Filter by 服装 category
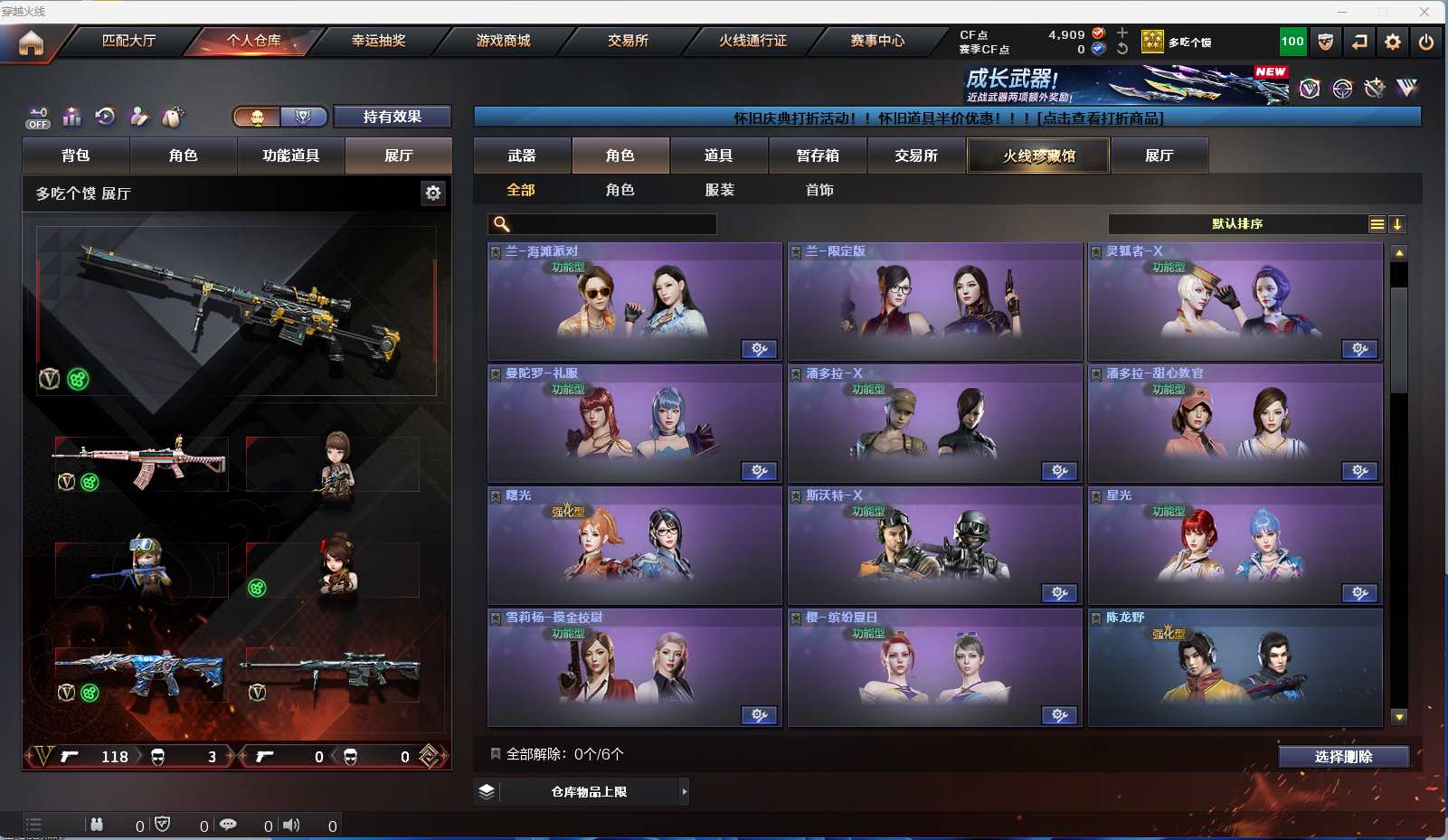Image resolution: width=1448 pixels, height=840 pixels. (720, 190)
